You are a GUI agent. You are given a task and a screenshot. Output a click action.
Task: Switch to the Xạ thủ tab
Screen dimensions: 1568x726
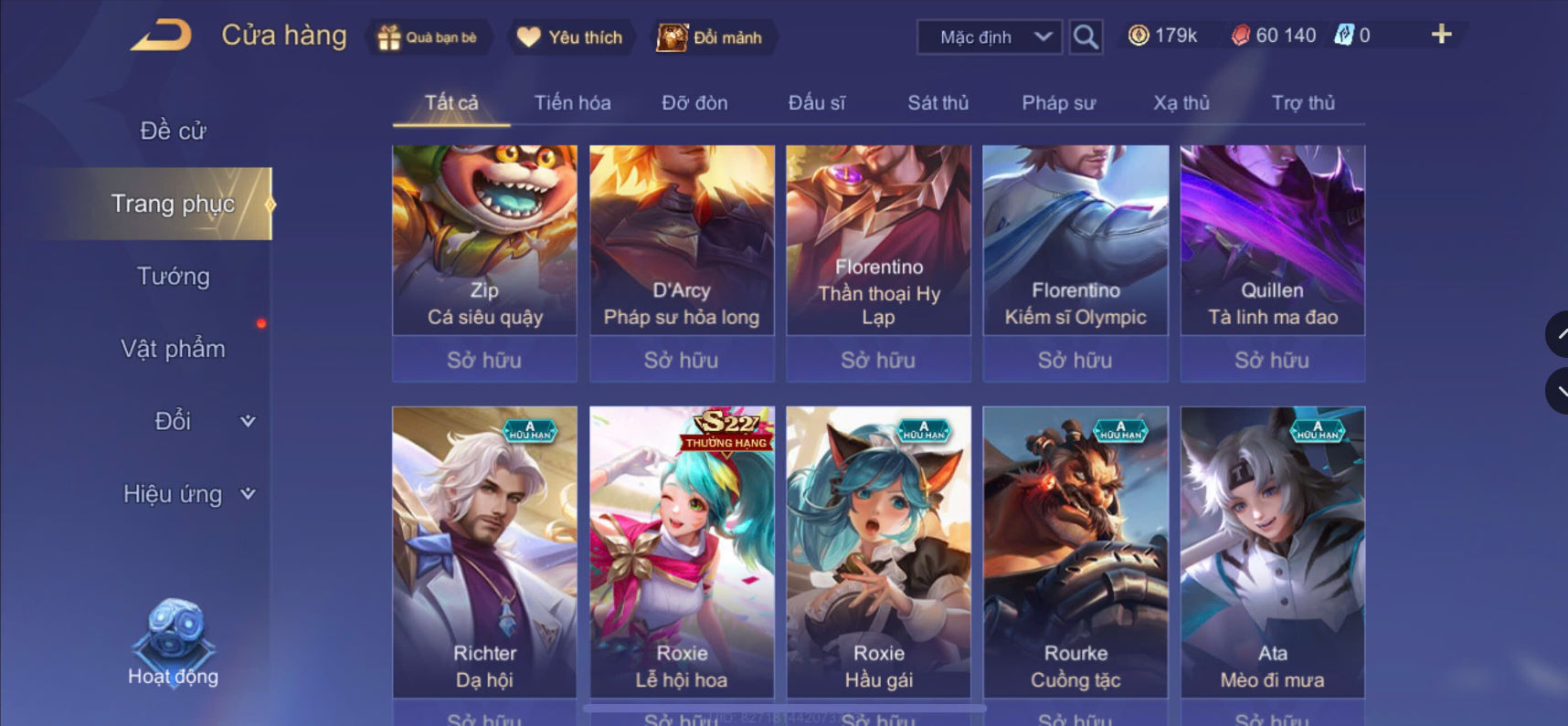[x=1181, y=102]
